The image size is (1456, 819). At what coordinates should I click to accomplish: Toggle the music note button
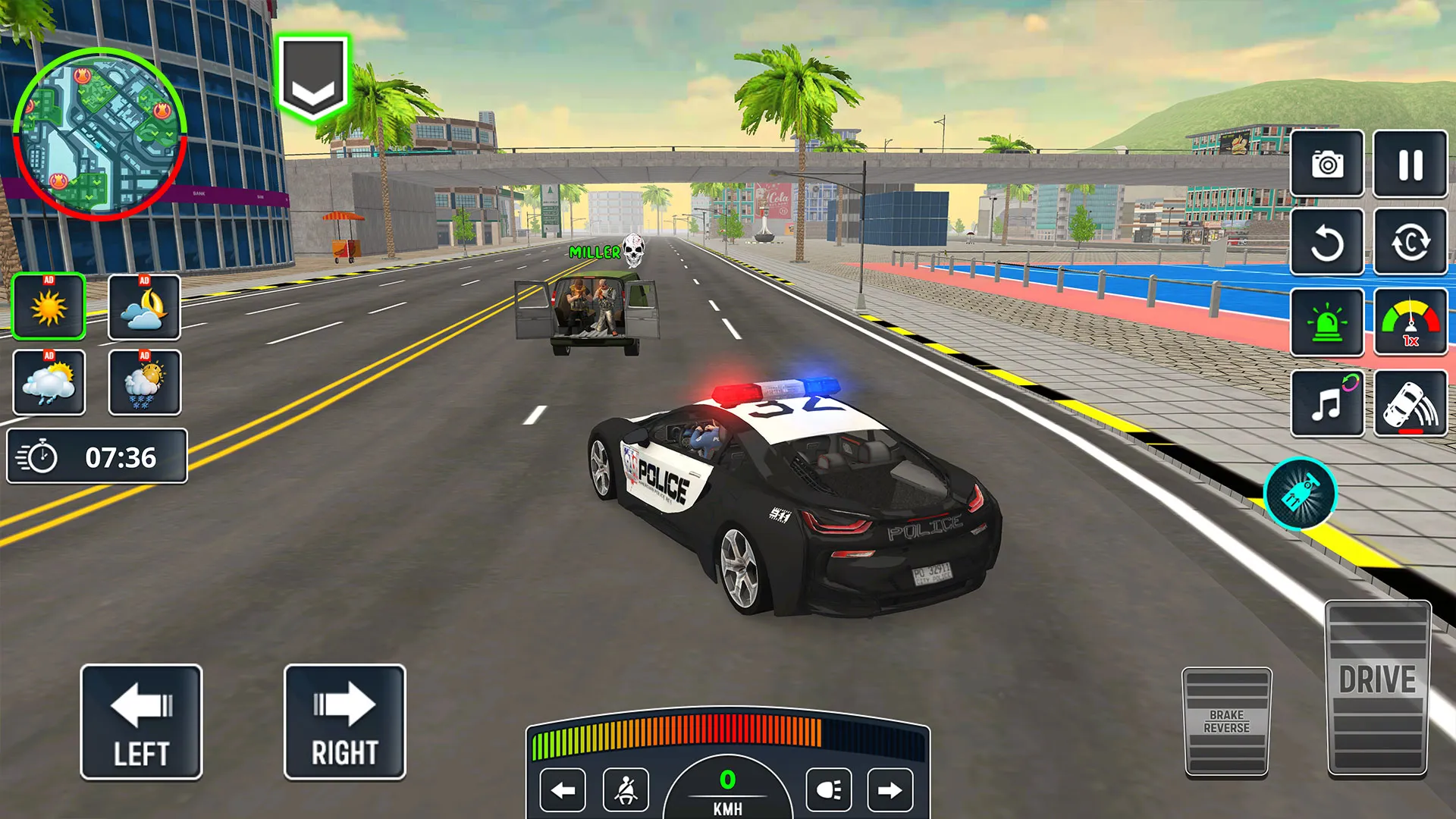[1327, 403]
